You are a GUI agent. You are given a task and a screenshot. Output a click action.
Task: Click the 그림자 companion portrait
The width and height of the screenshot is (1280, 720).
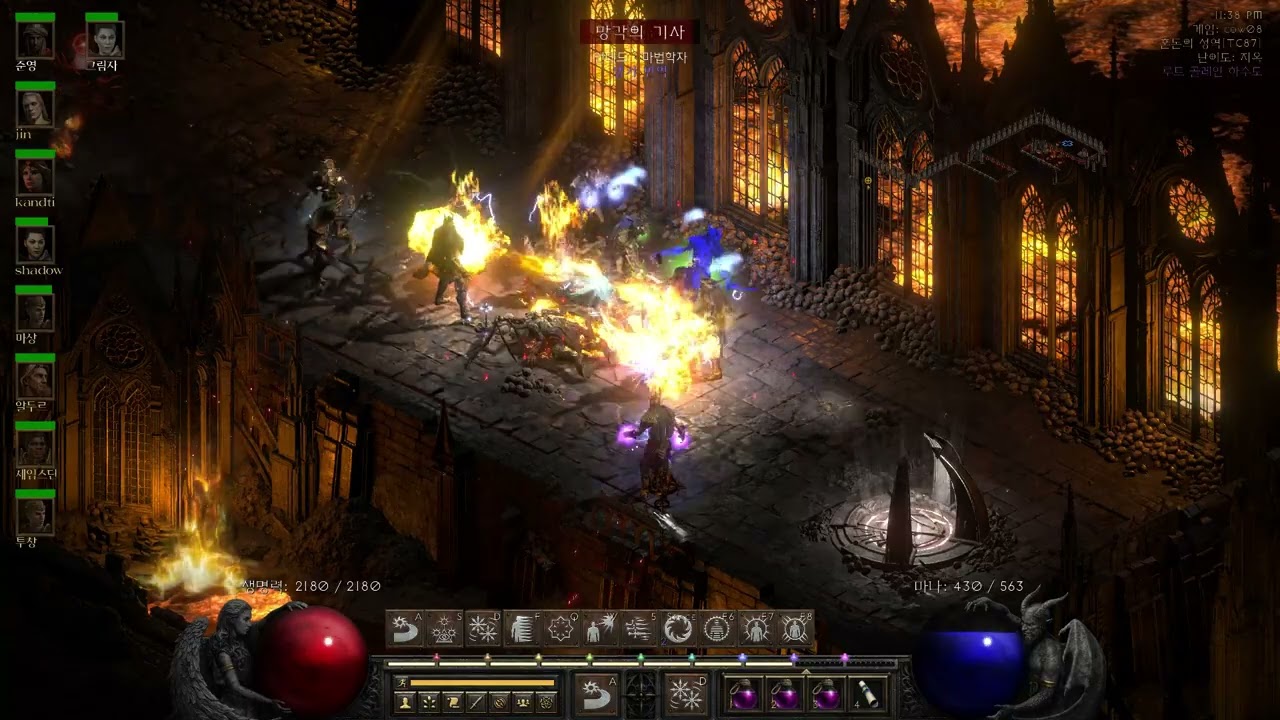pos(104,40)
